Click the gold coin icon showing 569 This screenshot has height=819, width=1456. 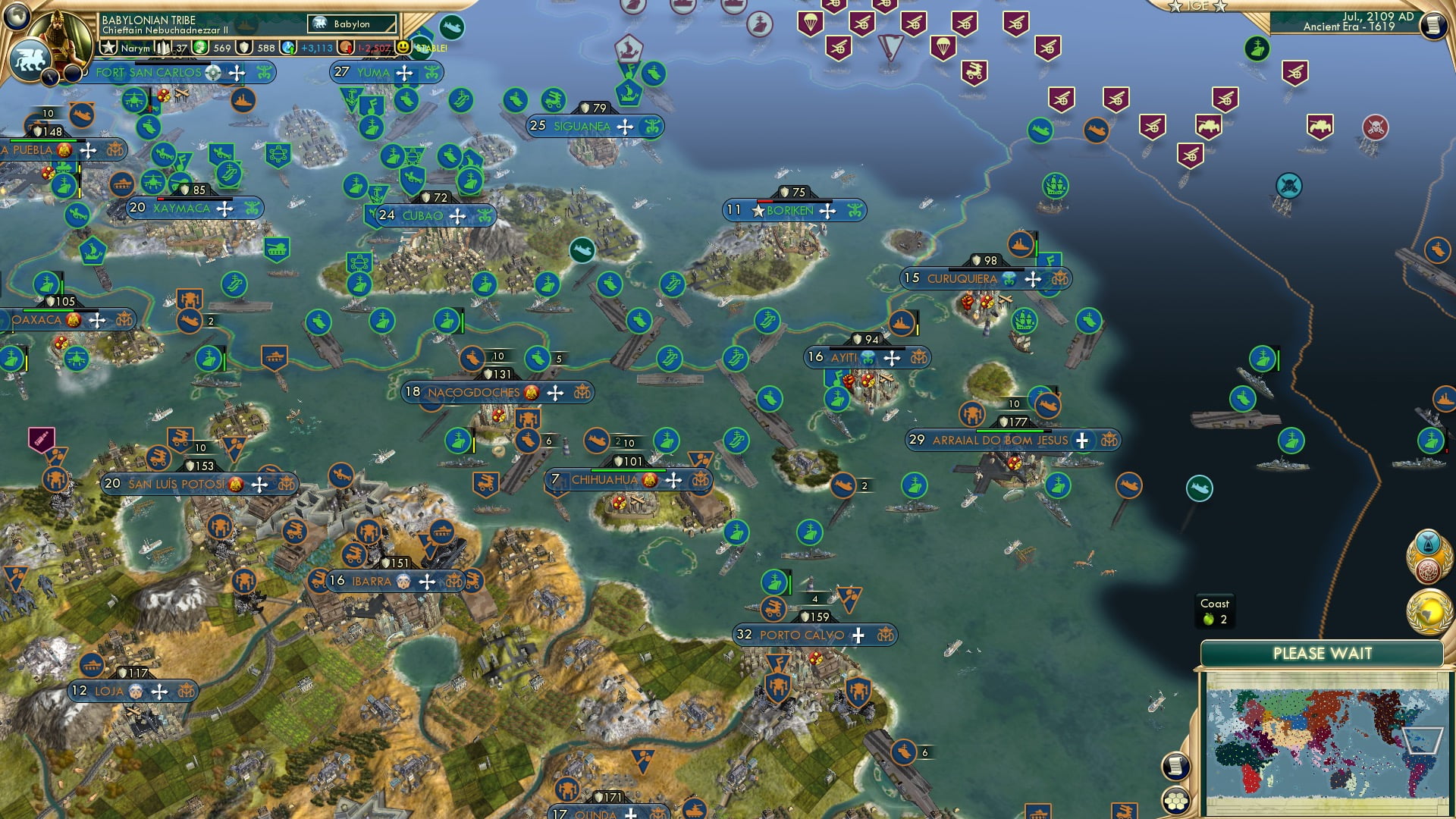(x=199, y=47)
